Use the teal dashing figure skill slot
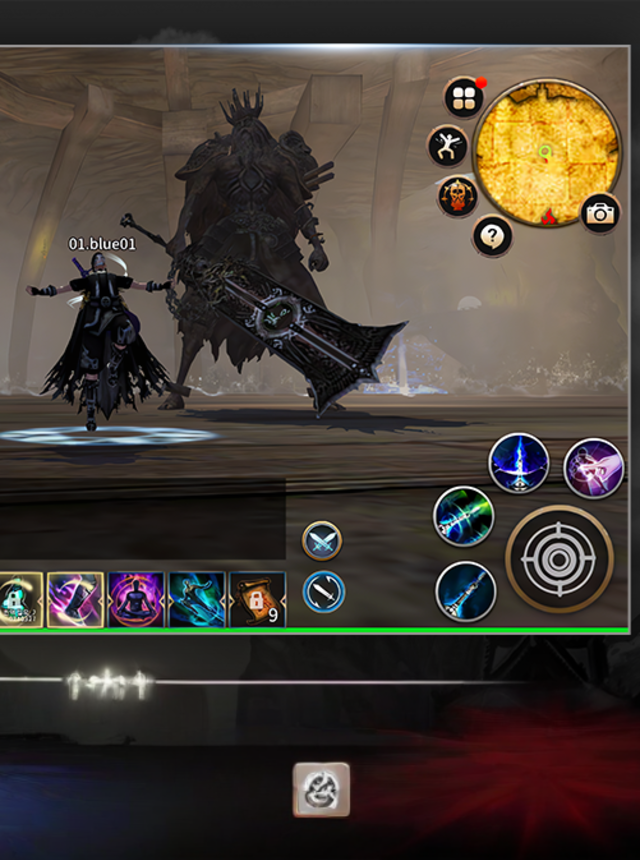Viewport: 640px width, 860px height. point(197,599)
